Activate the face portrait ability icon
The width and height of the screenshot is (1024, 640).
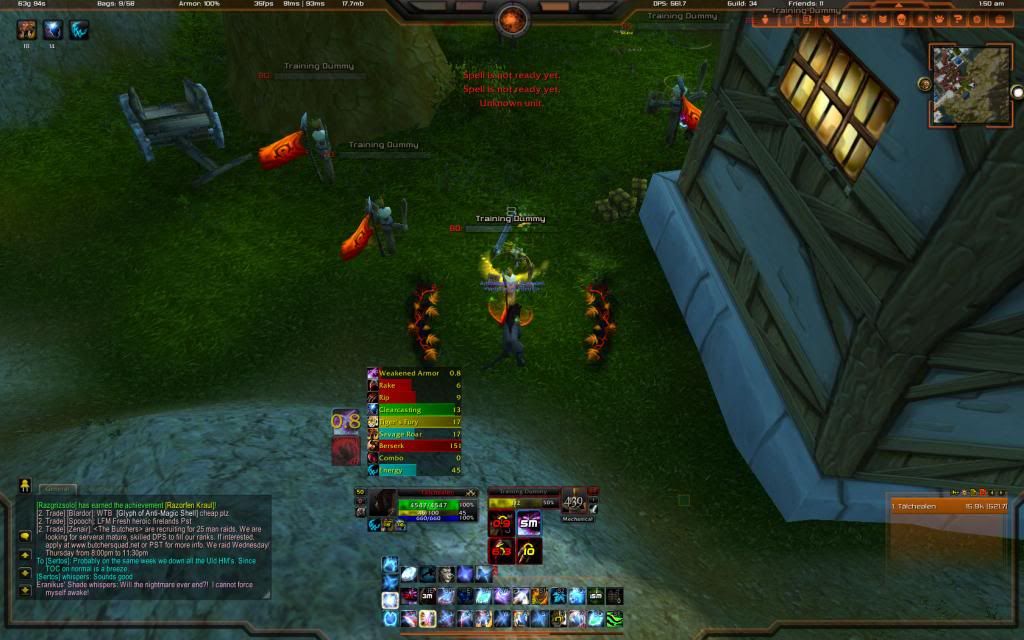[x=446, y=574]
